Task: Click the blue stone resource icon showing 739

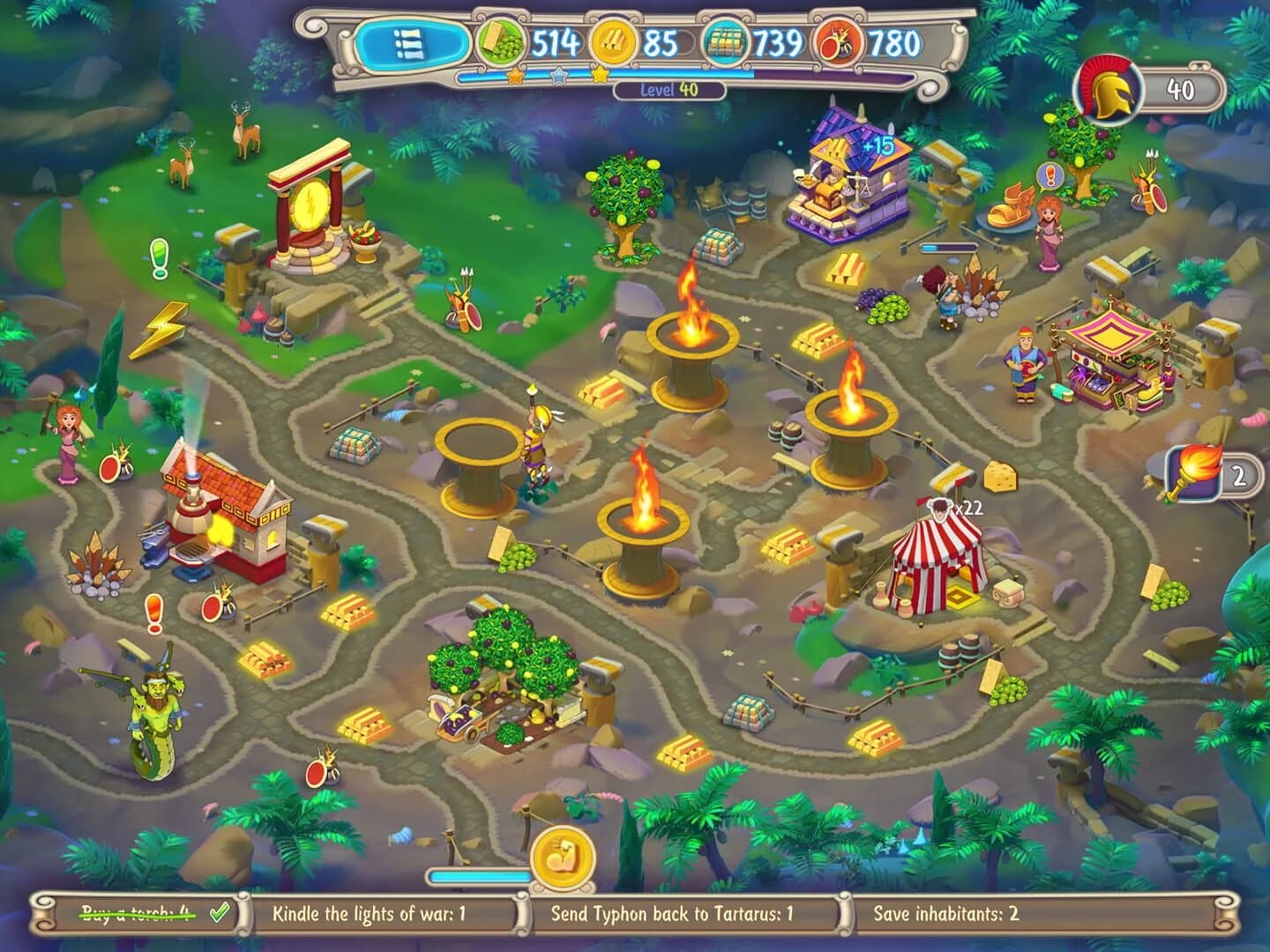Action: click(726, 40)
